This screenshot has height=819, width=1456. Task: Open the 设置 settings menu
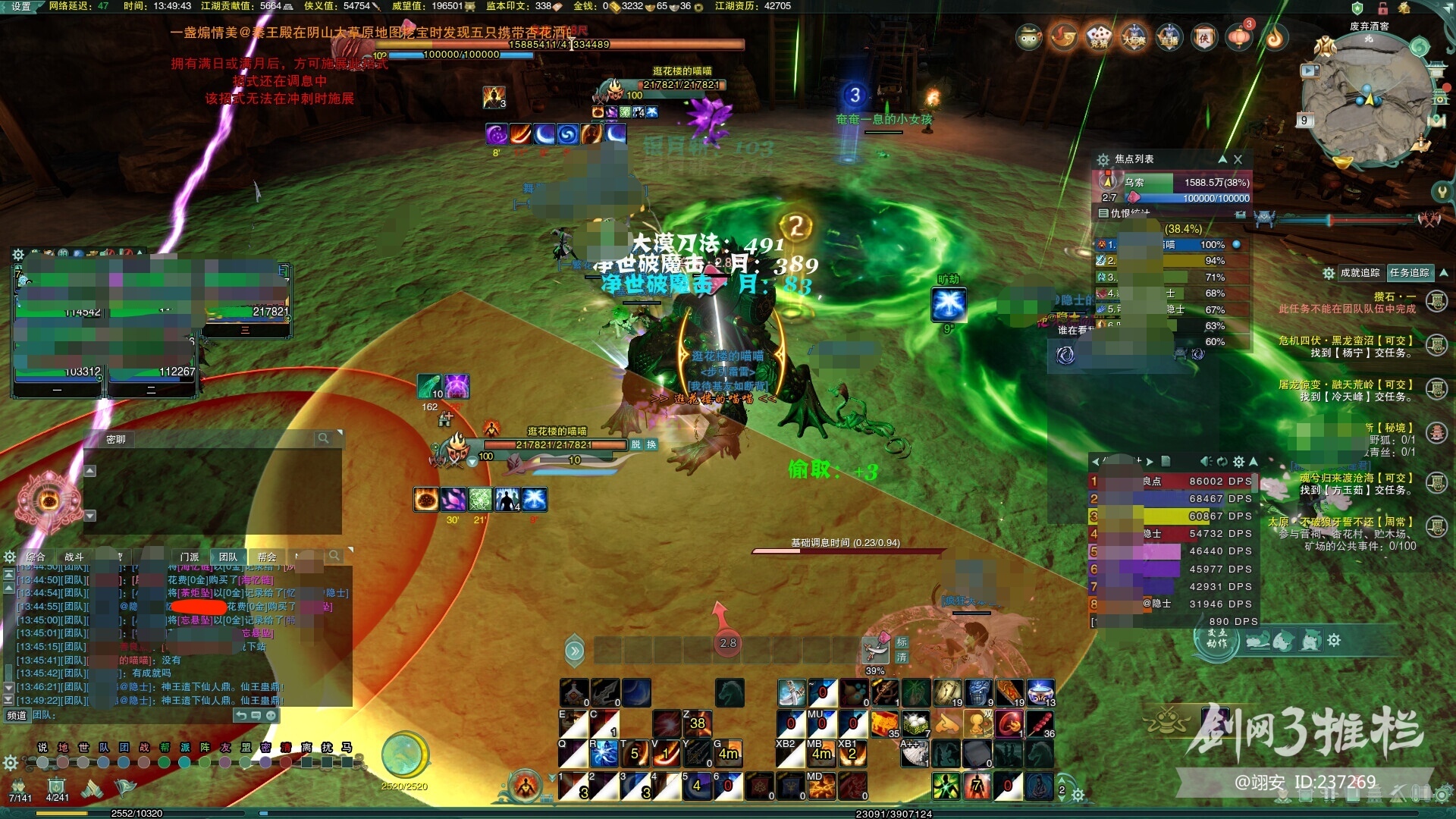[x=20, y=6]
